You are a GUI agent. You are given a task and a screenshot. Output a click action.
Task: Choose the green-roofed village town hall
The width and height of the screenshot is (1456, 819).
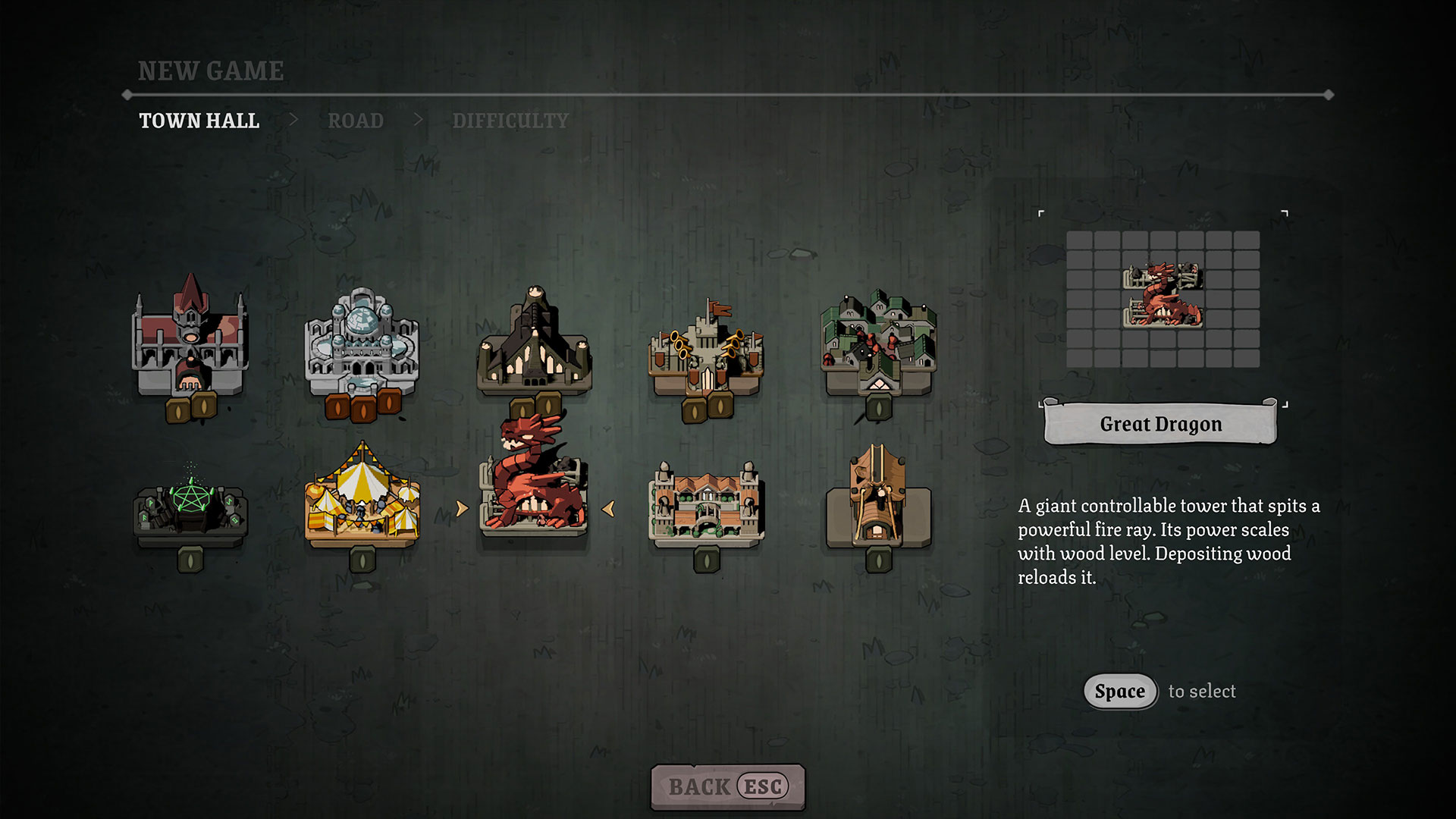(878, 343)
